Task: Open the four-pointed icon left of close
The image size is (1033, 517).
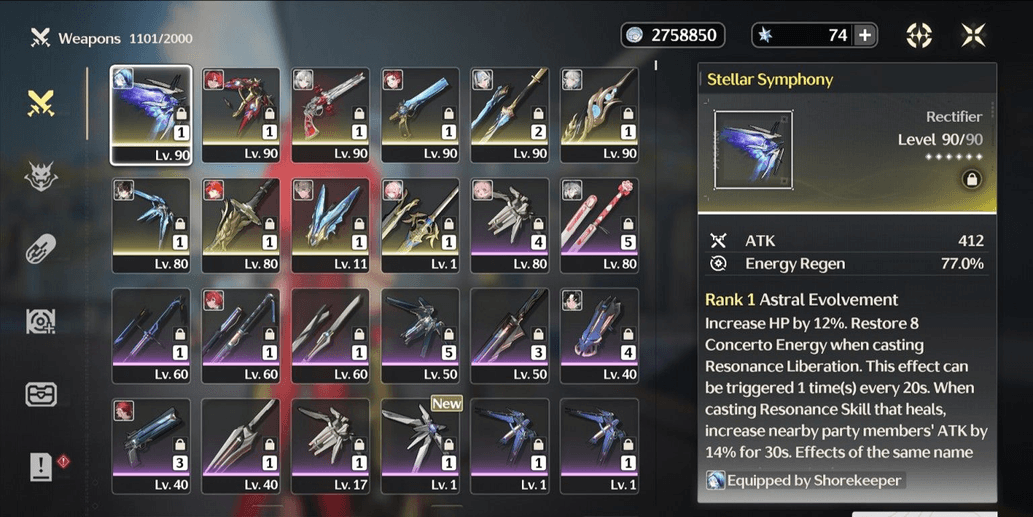Action: pos(919,35)
